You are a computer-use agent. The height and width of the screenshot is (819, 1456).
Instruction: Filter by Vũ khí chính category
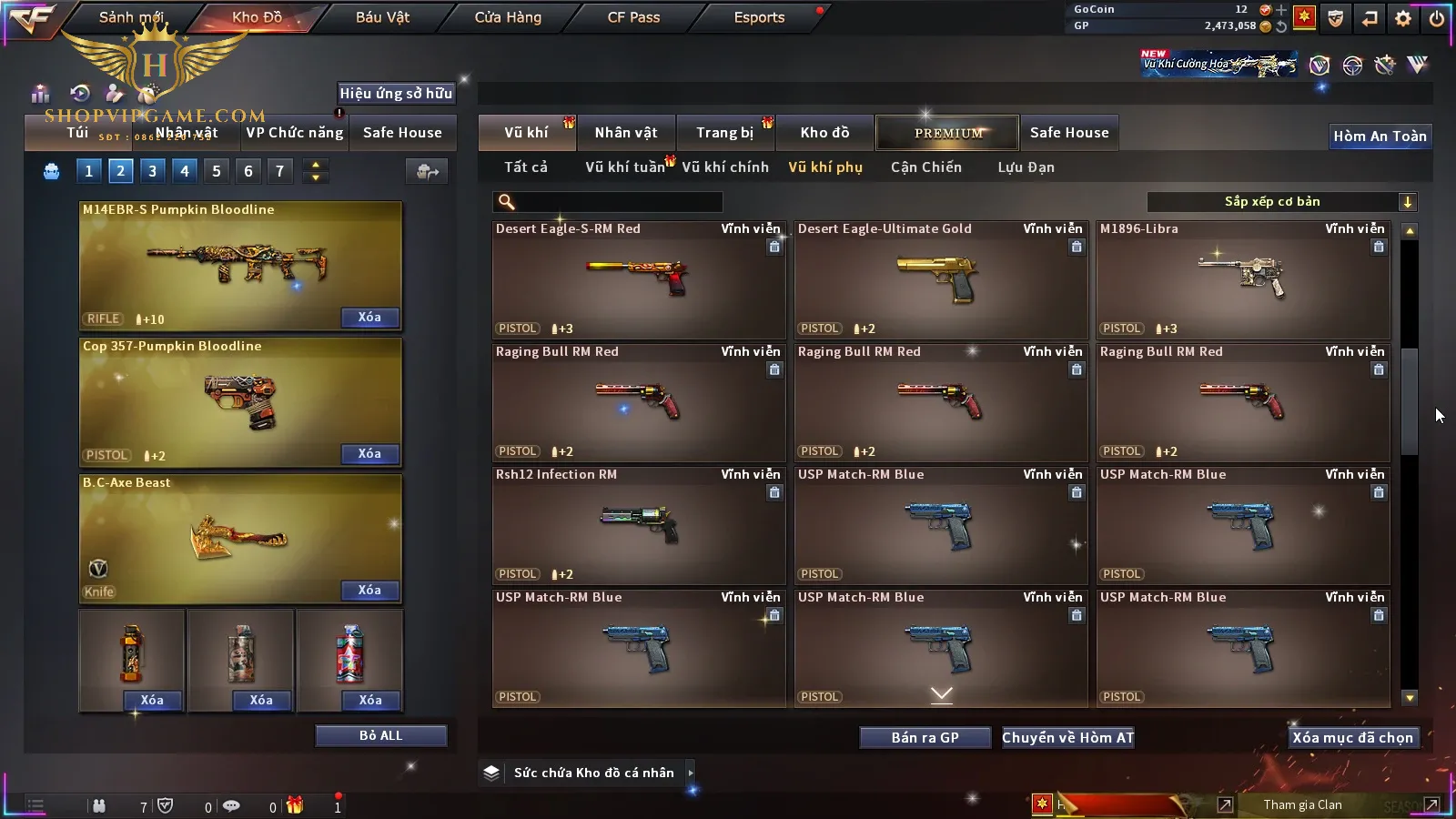725,167
